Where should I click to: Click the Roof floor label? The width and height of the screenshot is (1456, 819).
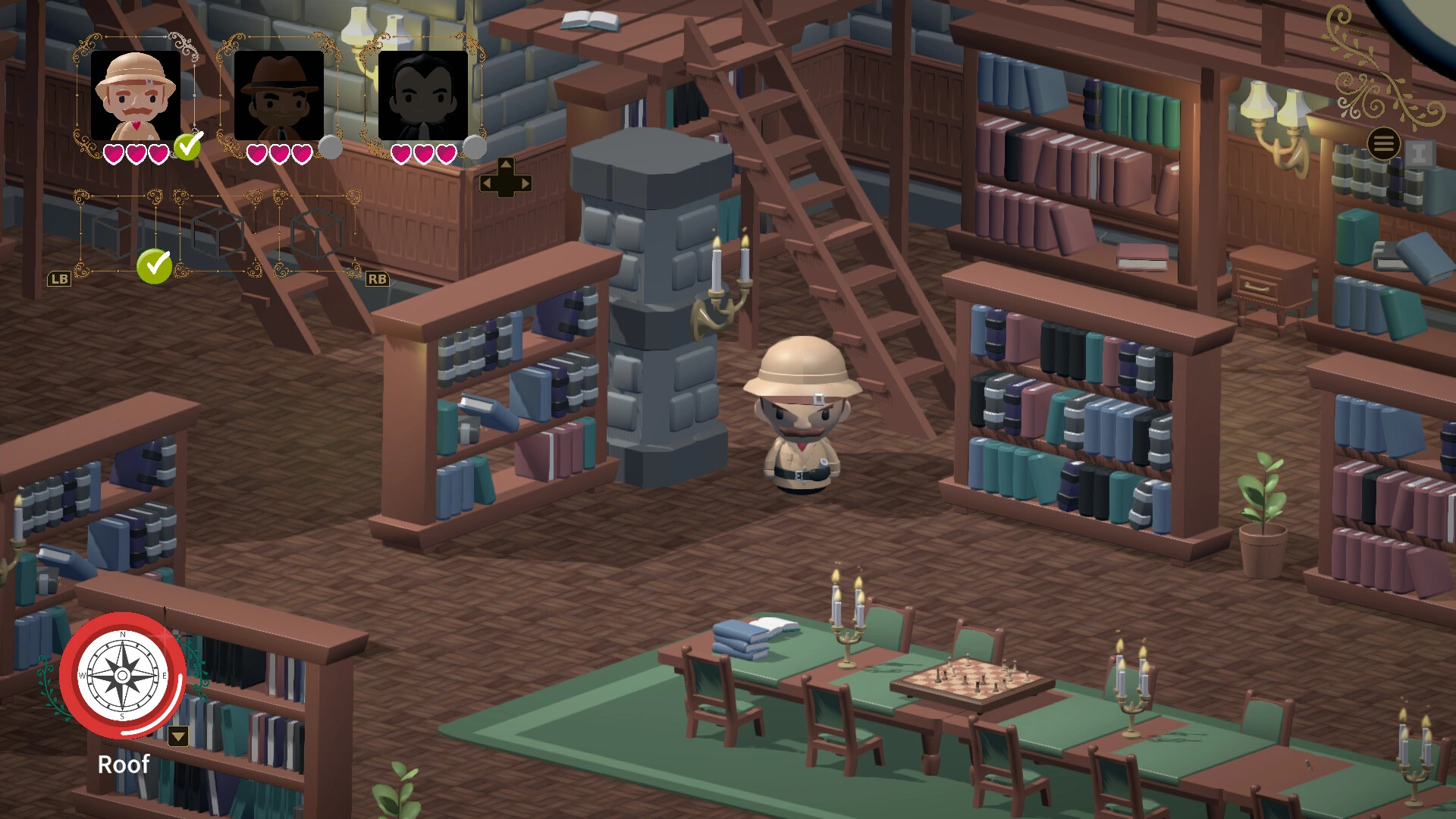pos(124,765)
